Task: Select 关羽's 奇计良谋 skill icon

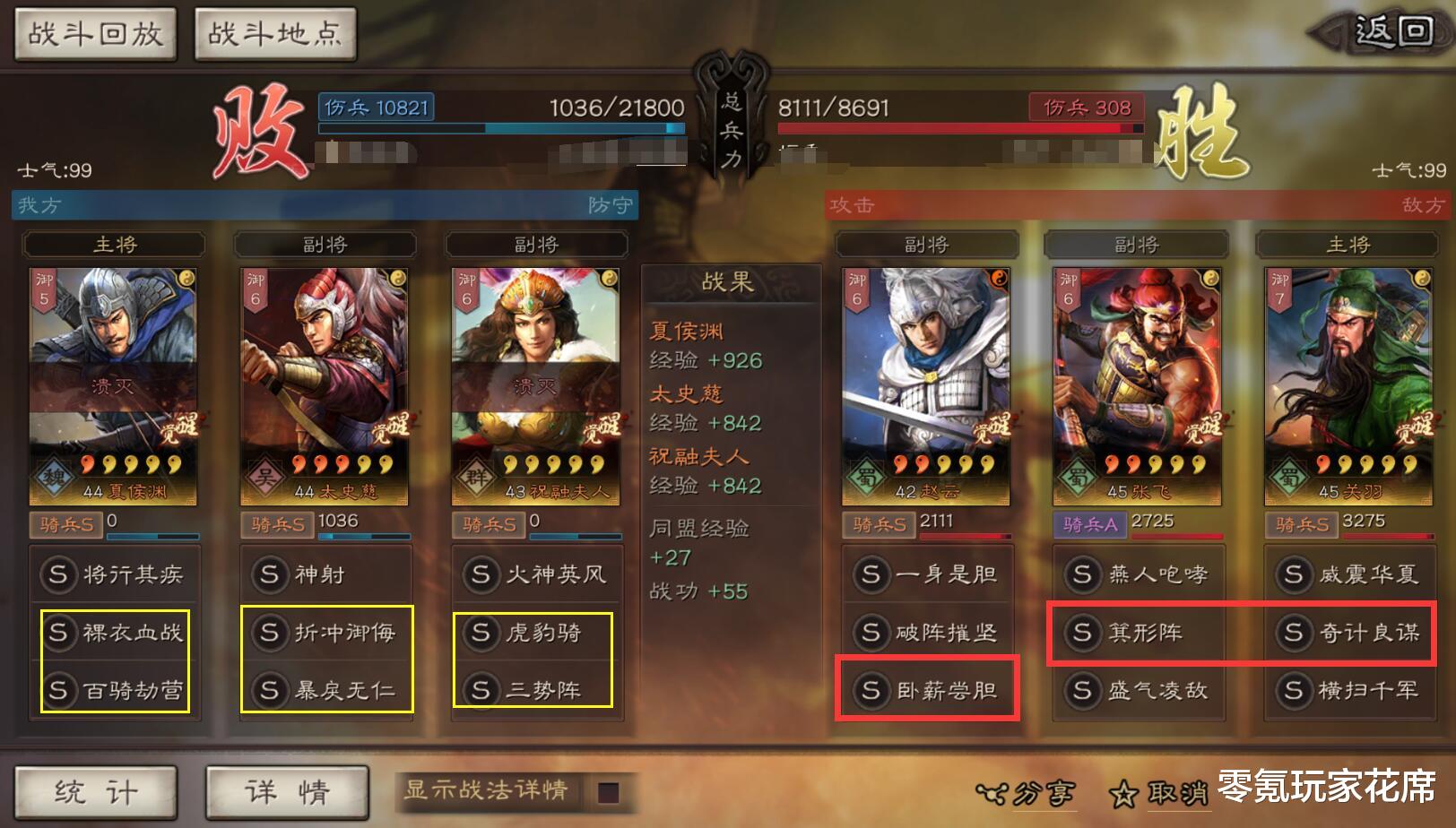Action: click(1348, 633)
